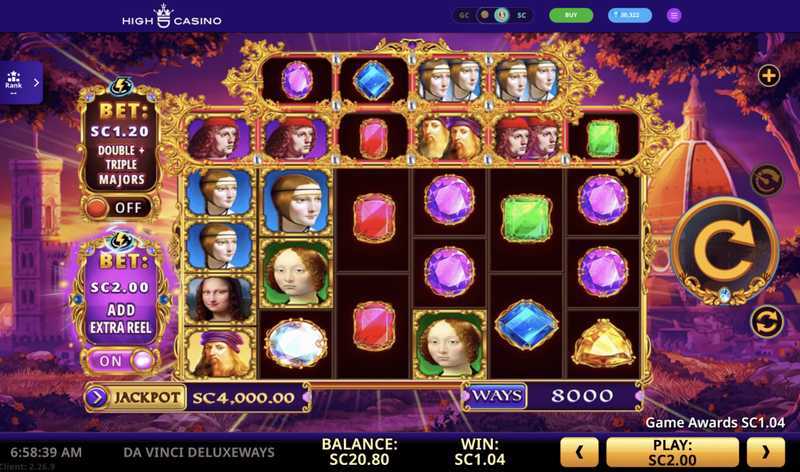Go to the High 5 Casino logo

click(x=171, y=16)
